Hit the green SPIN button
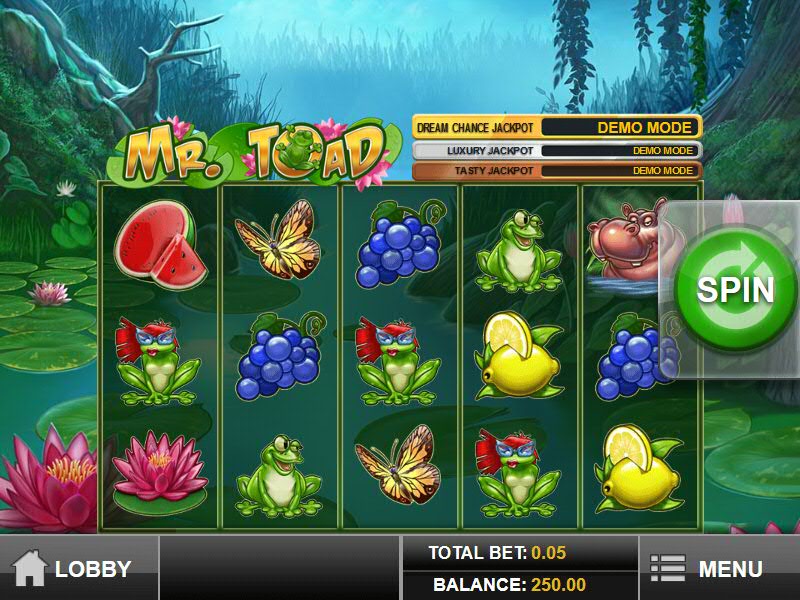800x600 pixels. 735,290
